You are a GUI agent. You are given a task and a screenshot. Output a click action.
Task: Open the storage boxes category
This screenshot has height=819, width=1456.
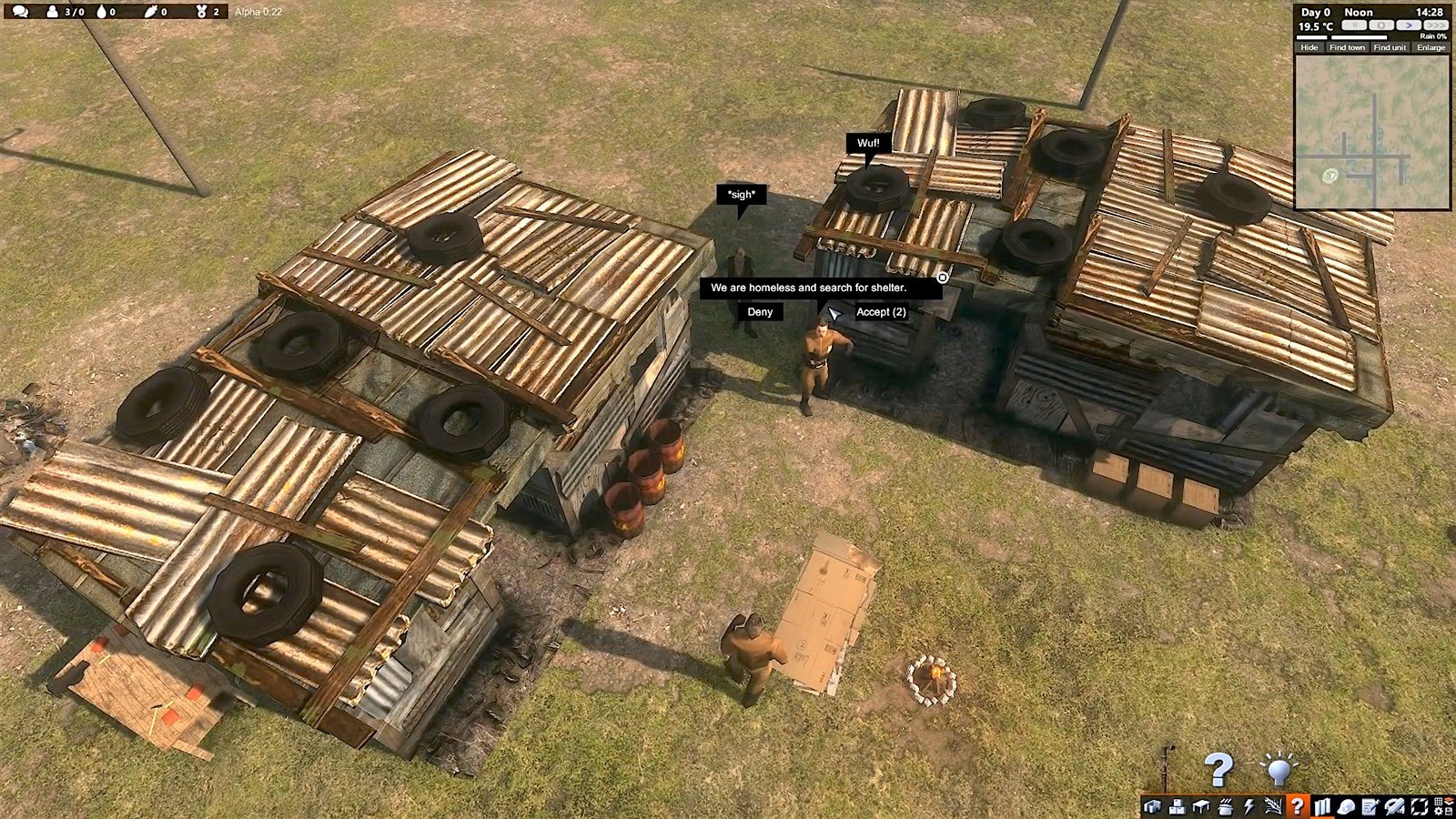(1177, 806)
